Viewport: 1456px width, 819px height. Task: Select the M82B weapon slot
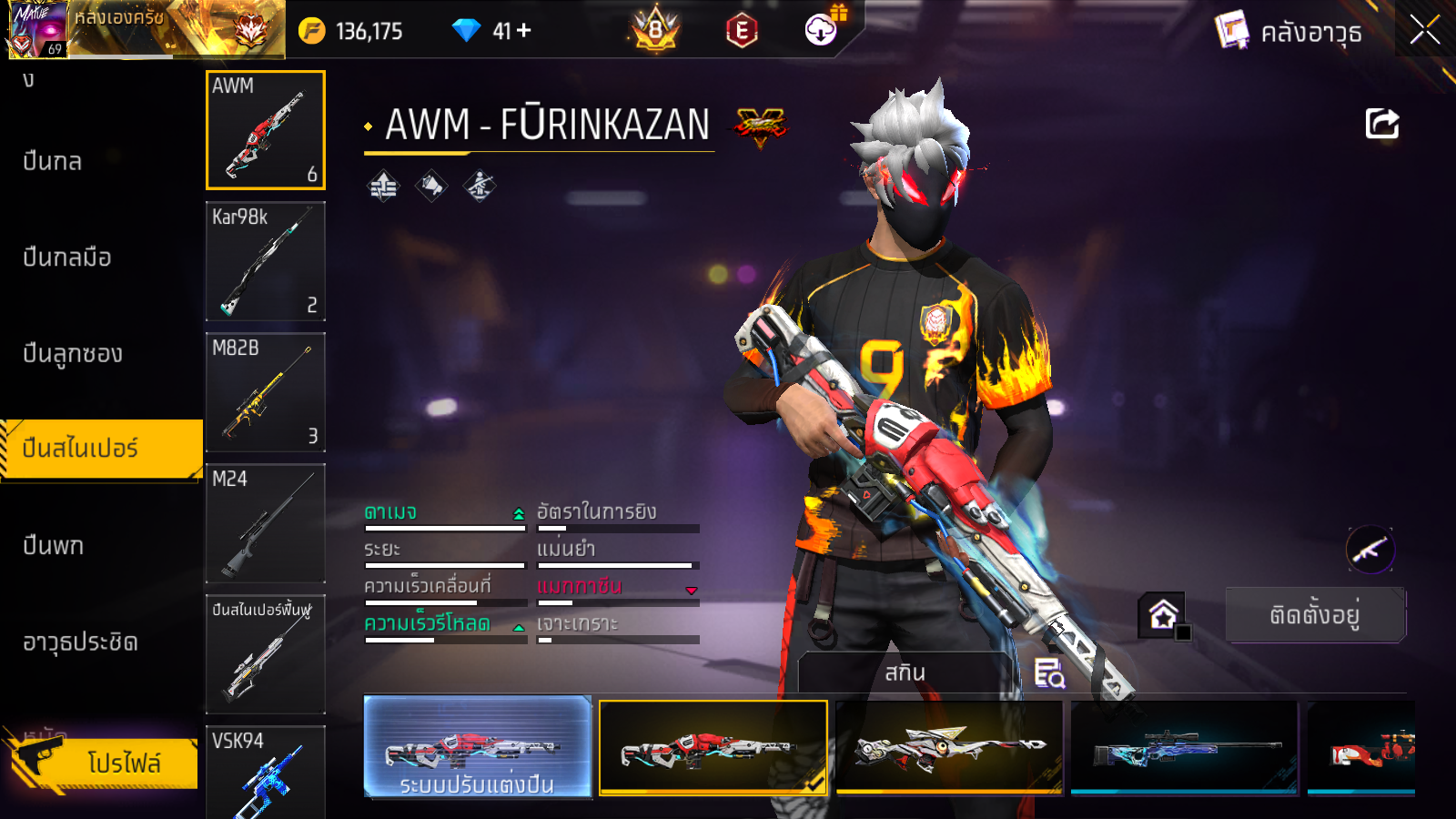266,392
